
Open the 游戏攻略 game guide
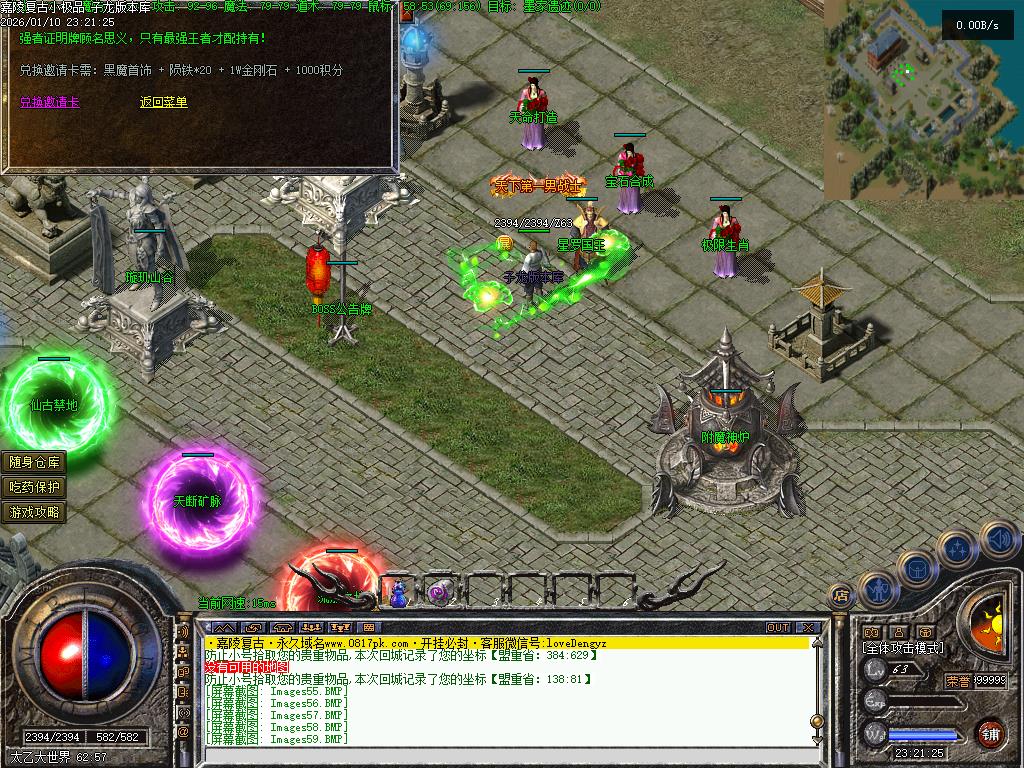tap(35, 512)
